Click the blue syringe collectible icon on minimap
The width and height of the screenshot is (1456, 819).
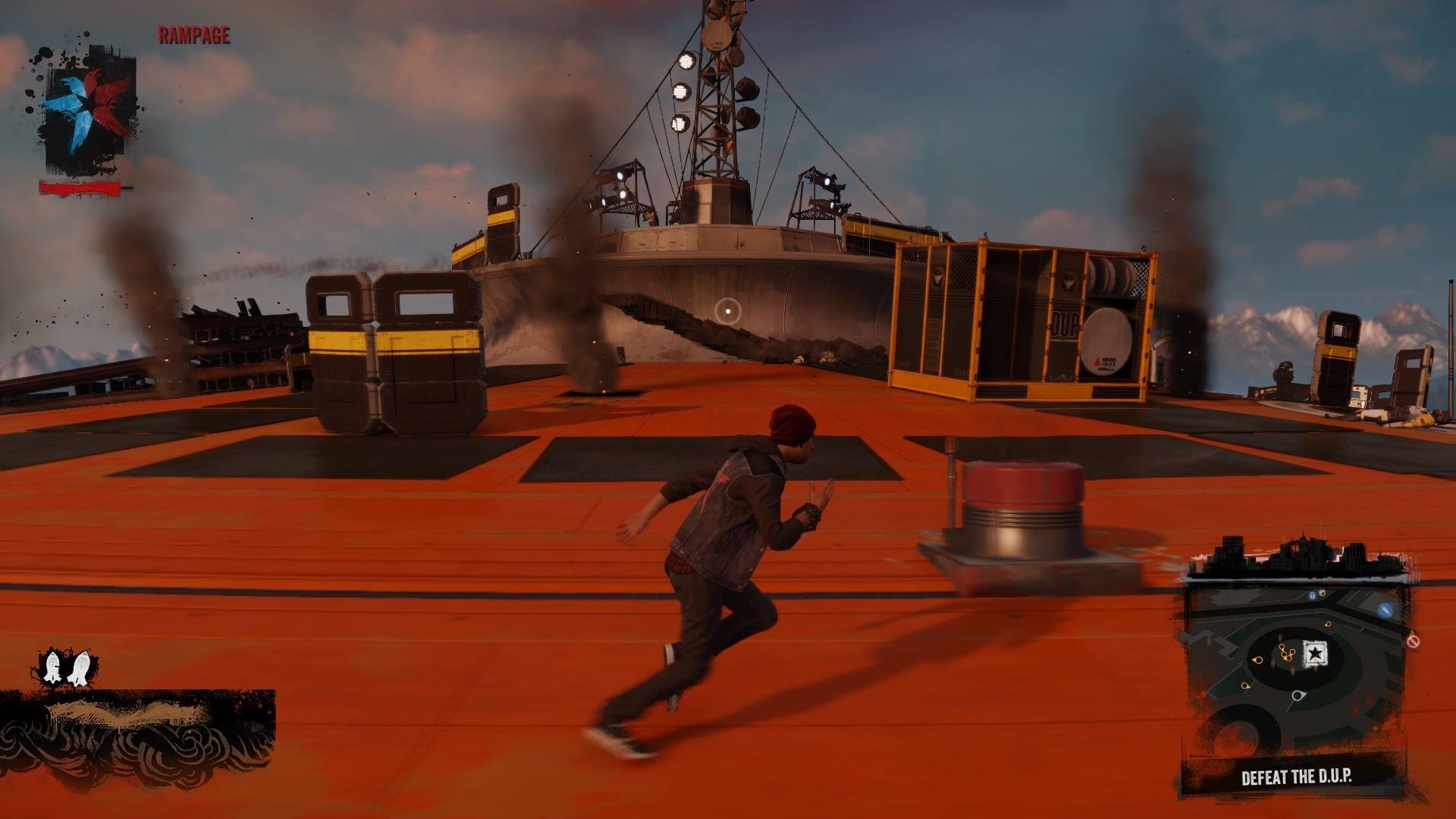(x=1385, y=610)
